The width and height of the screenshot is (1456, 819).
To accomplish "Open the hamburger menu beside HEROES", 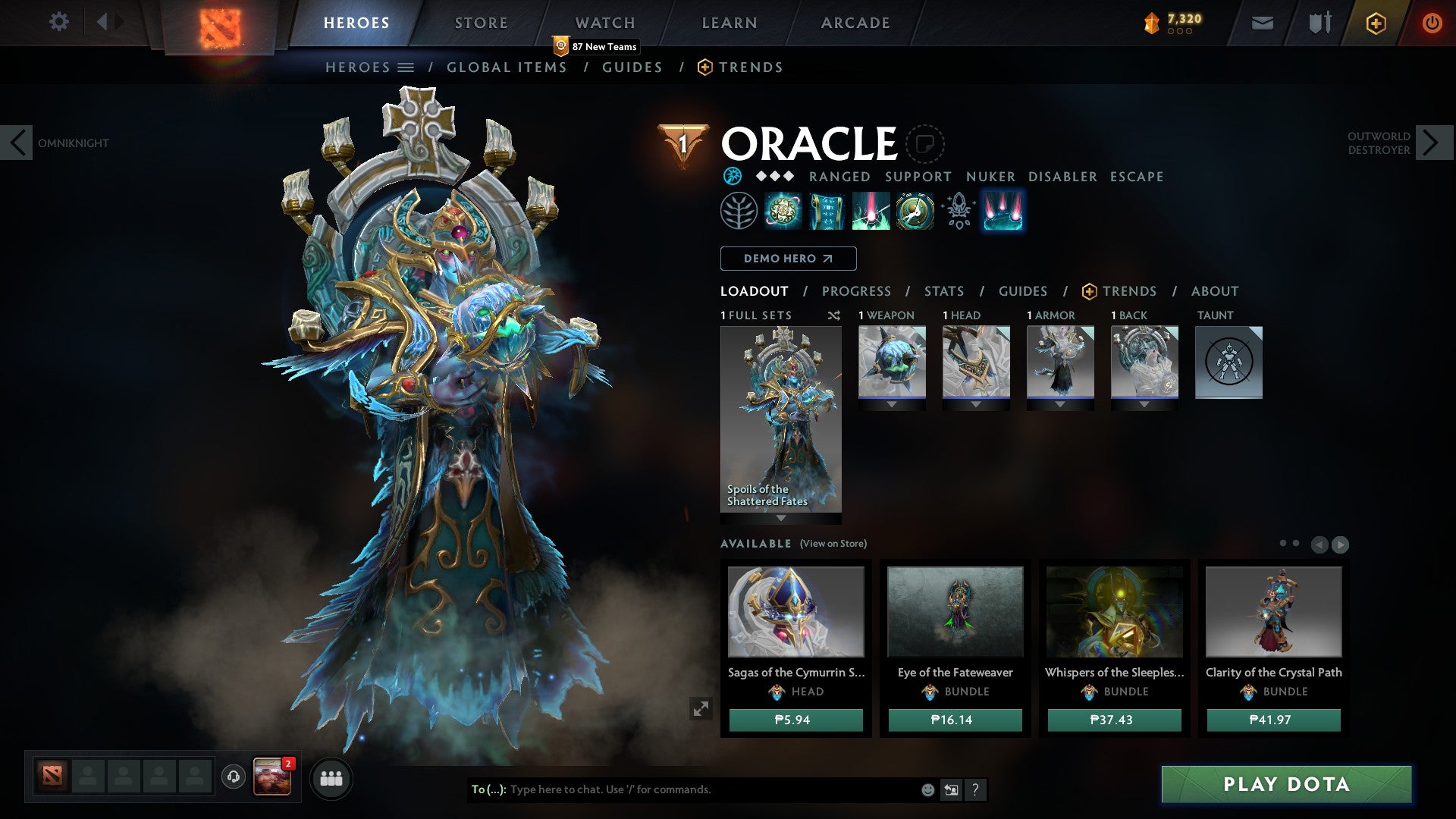I will point(405,67).
